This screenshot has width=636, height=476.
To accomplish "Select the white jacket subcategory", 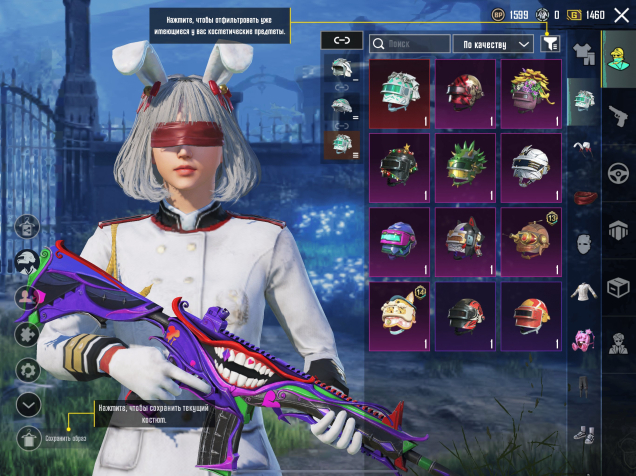I will tap(583, 290).
